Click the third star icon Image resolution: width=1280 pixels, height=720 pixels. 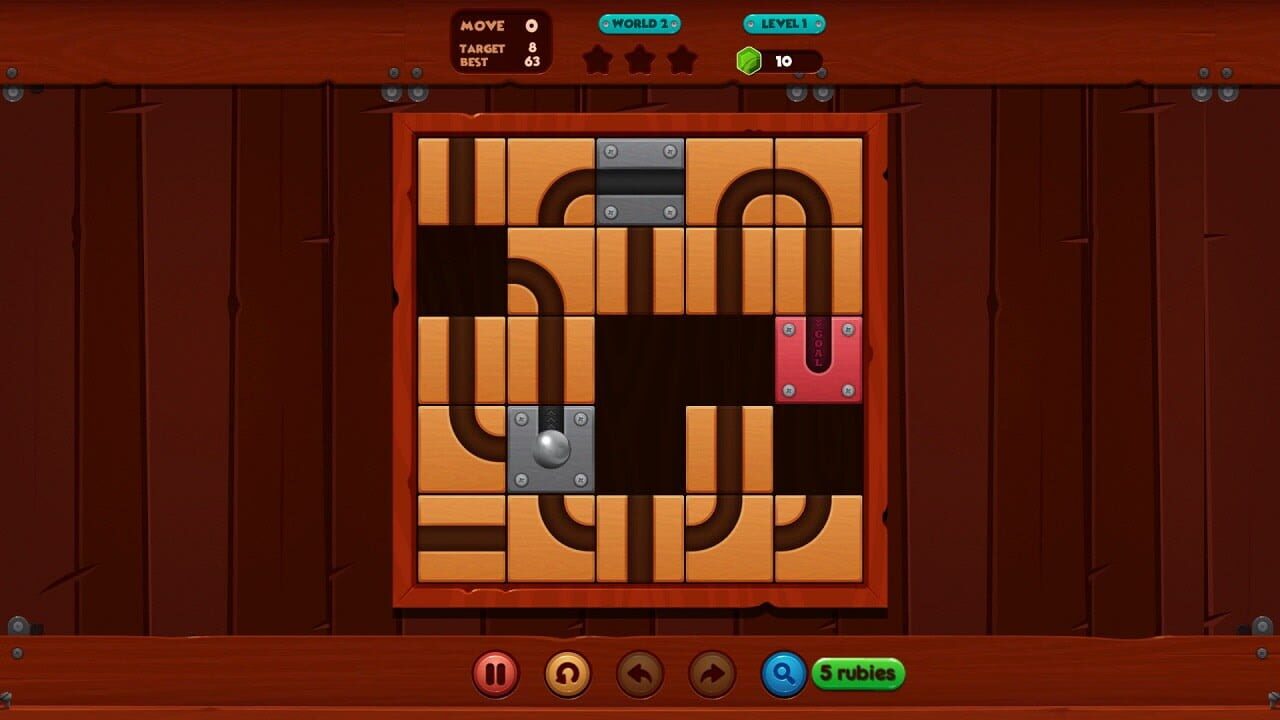click(x=682, y=60)
